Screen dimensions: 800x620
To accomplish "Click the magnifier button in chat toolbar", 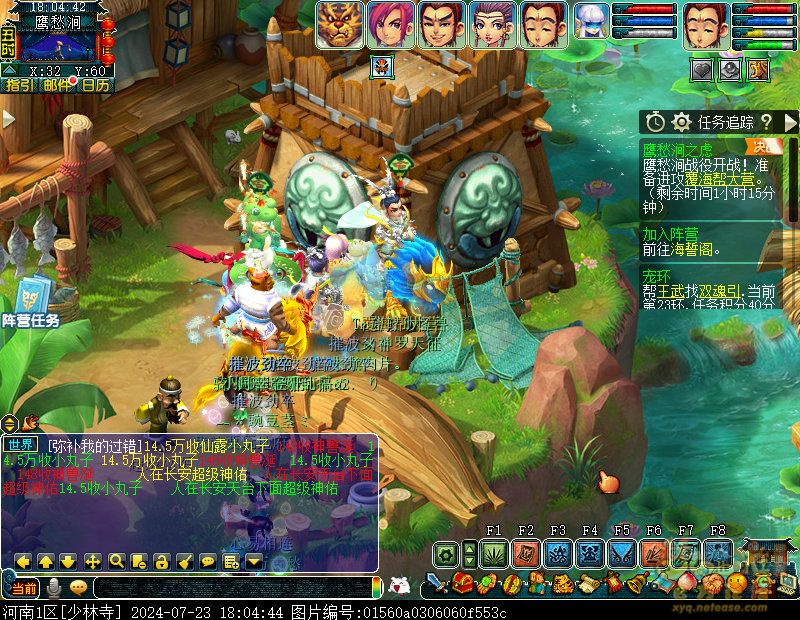I will (x=116, y=561).
